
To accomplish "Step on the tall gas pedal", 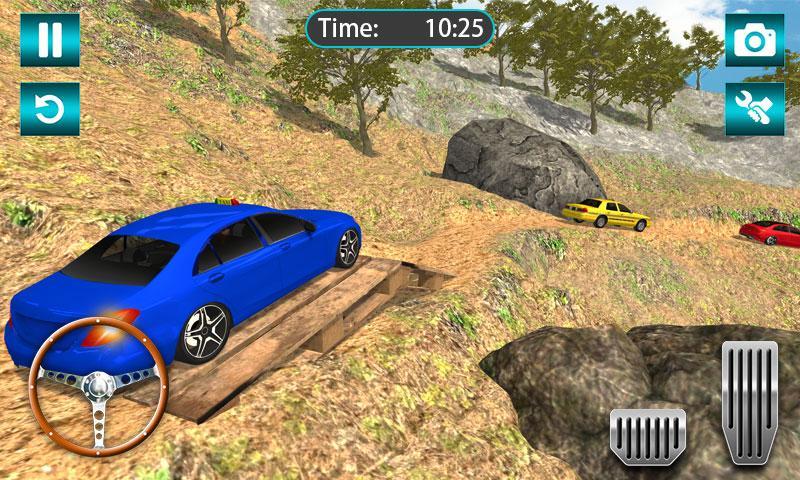I will 749,401.
